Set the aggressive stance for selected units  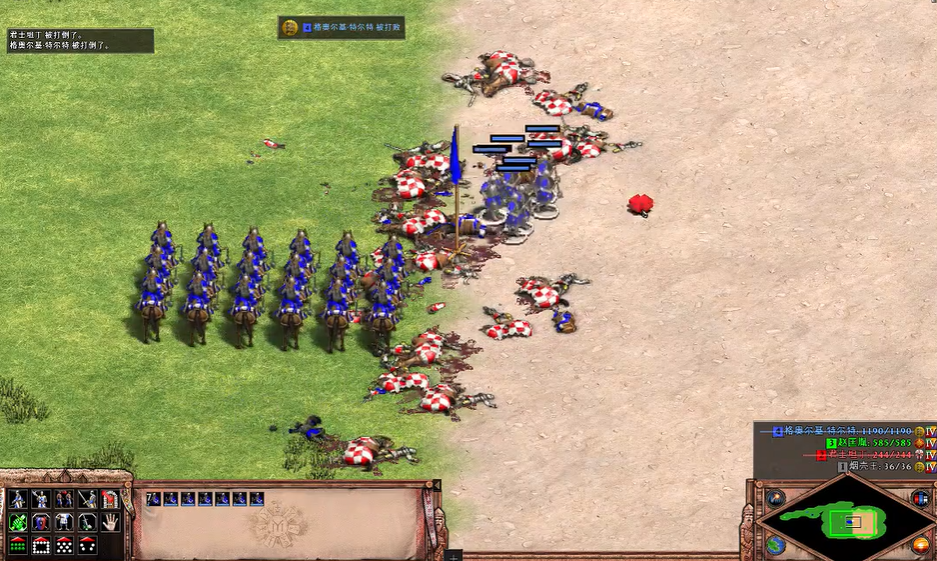[18, 499]
